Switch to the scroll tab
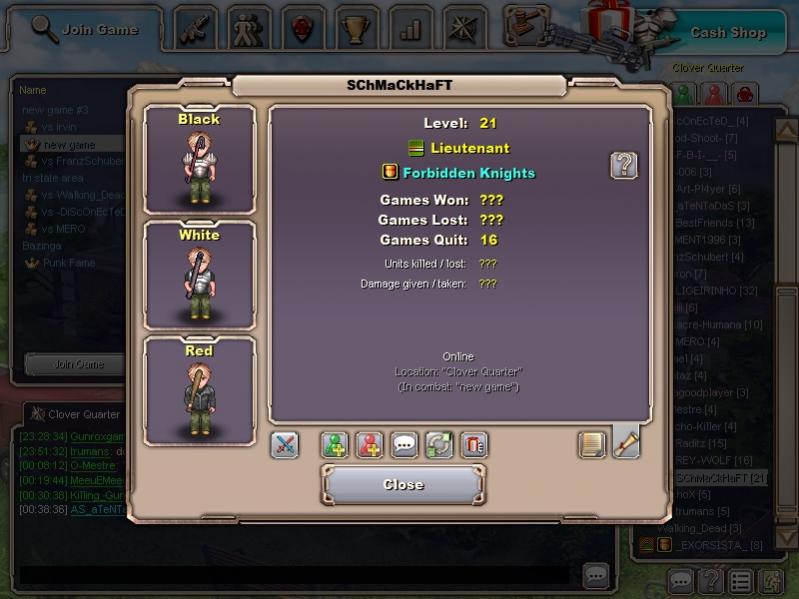The height and width of the screenshot is (599, 799). click(626, 442)
